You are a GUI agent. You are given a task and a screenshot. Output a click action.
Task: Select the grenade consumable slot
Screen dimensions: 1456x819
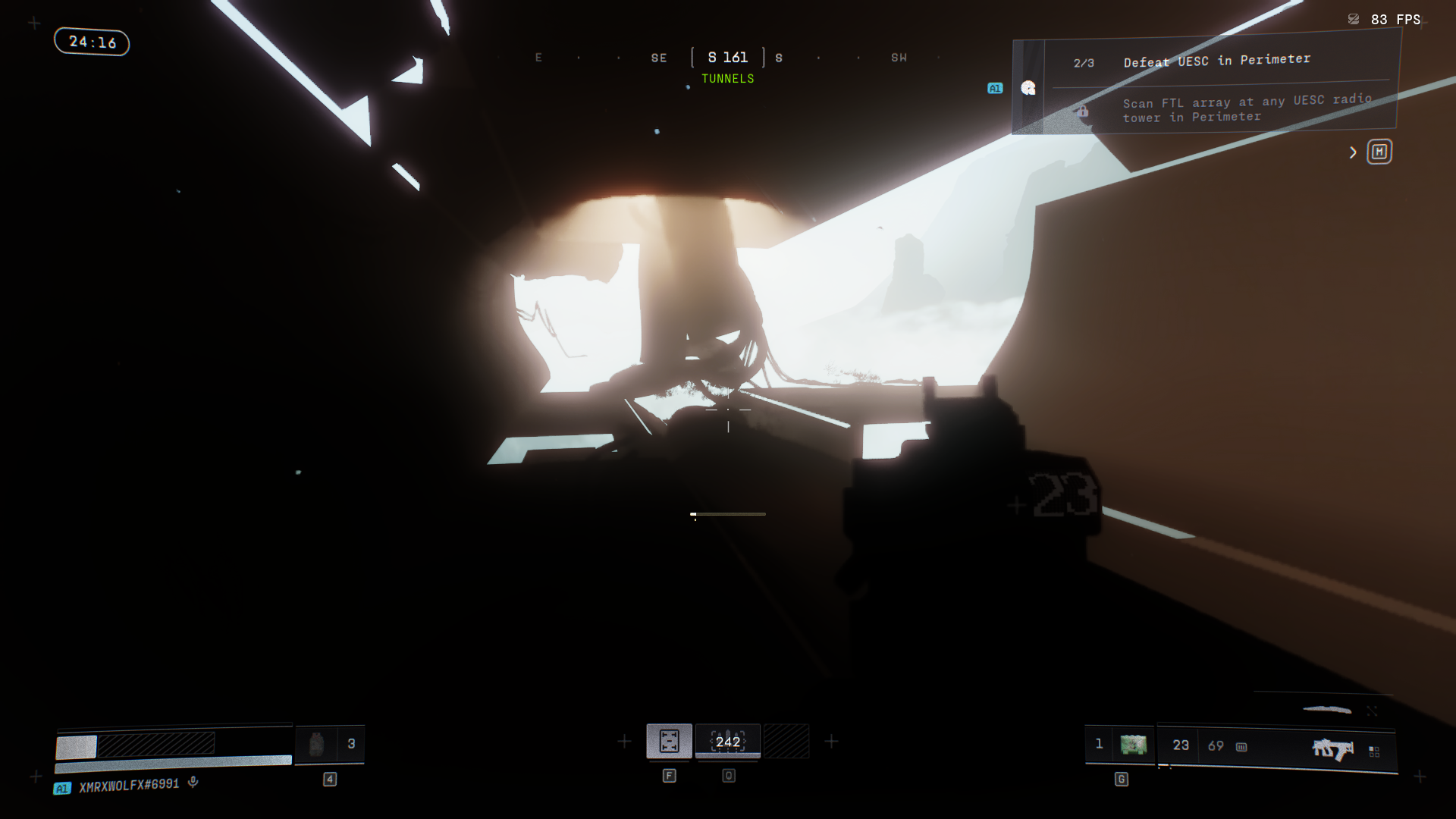316,744
